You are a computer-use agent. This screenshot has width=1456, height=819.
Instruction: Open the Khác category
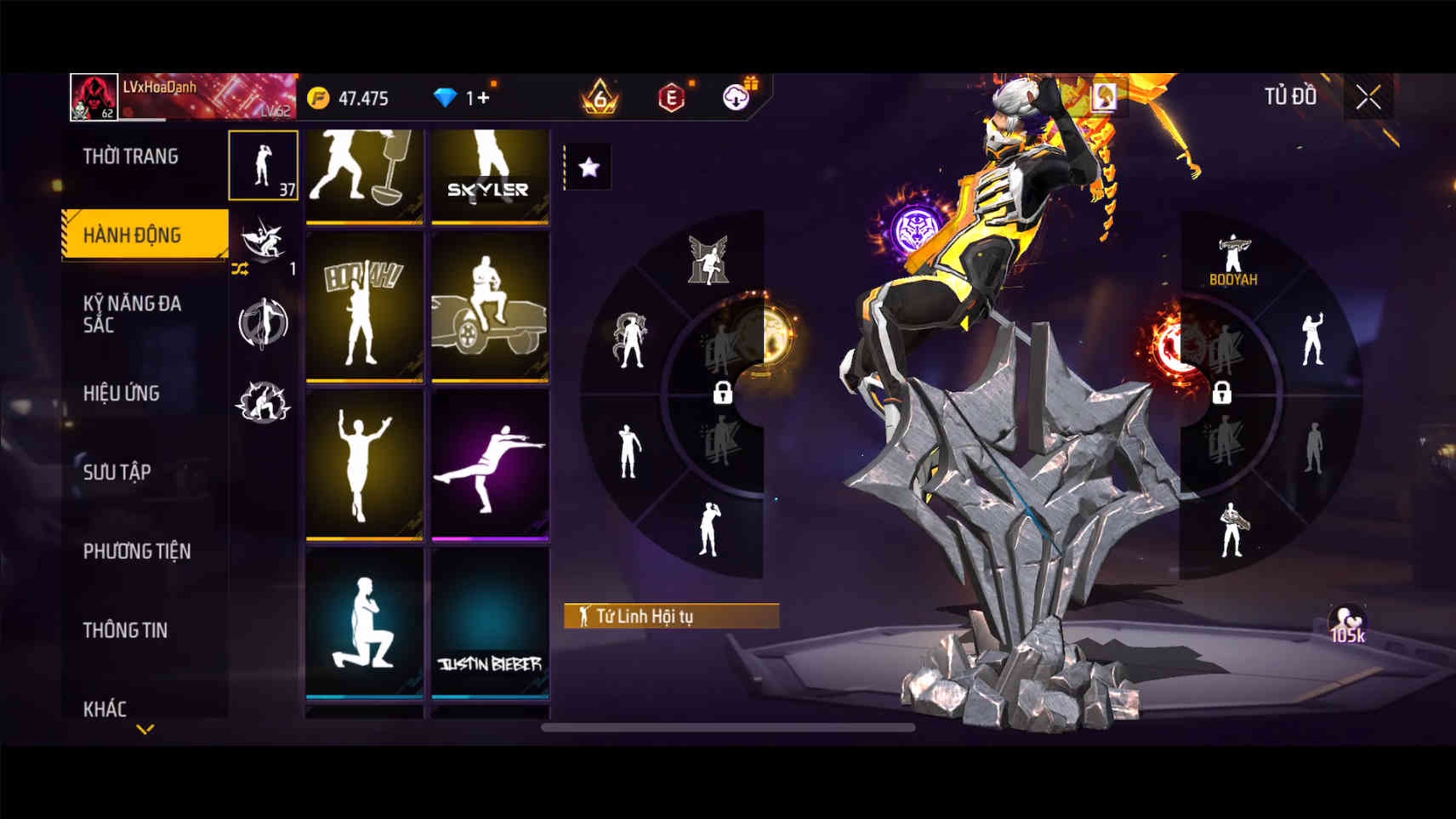click(x=105, y=708)
